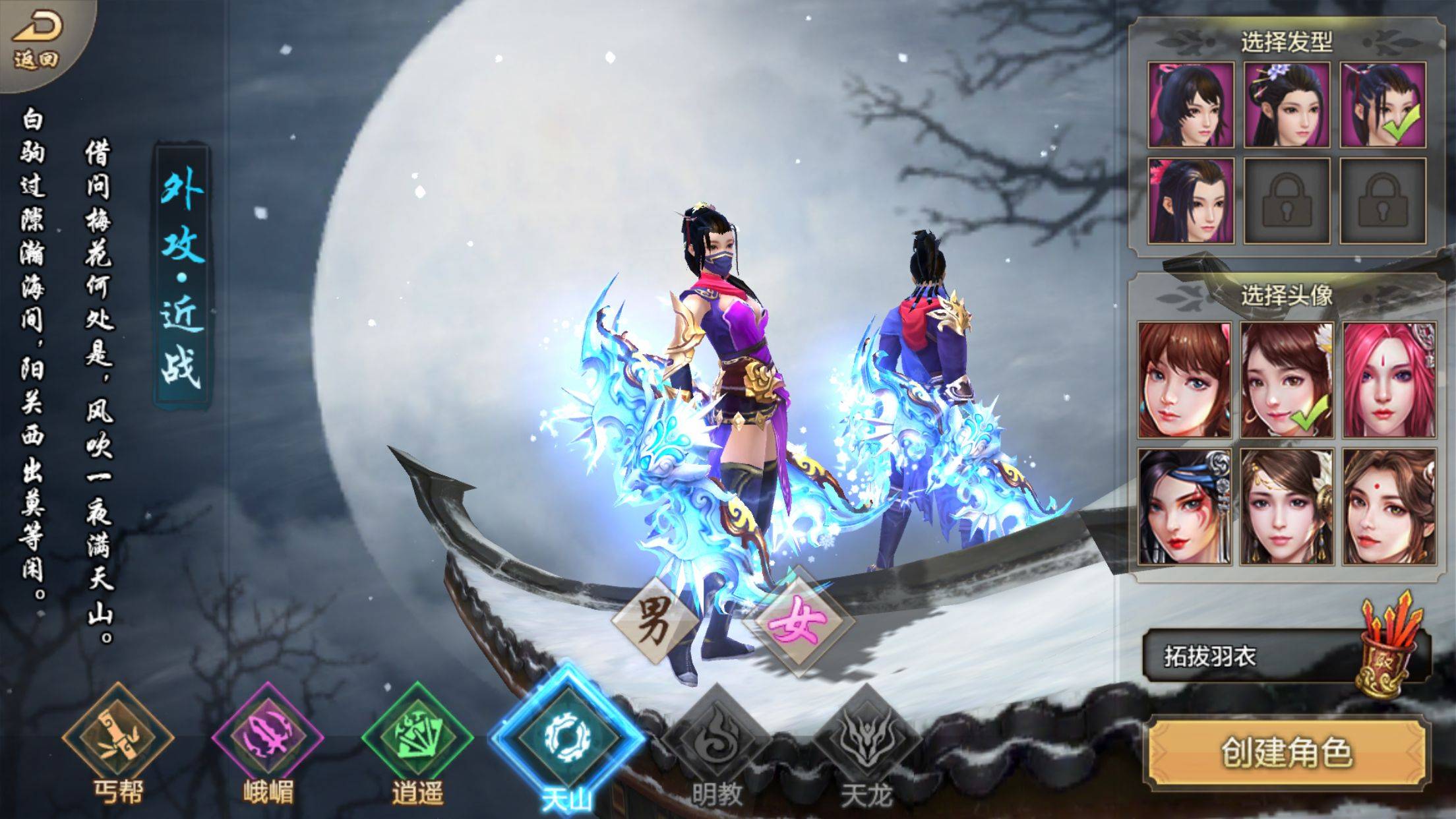The width and height of the screenshot is (1456, 819).
Task: Create the character with 创建角色
Action: click(x=1287, y=752)
